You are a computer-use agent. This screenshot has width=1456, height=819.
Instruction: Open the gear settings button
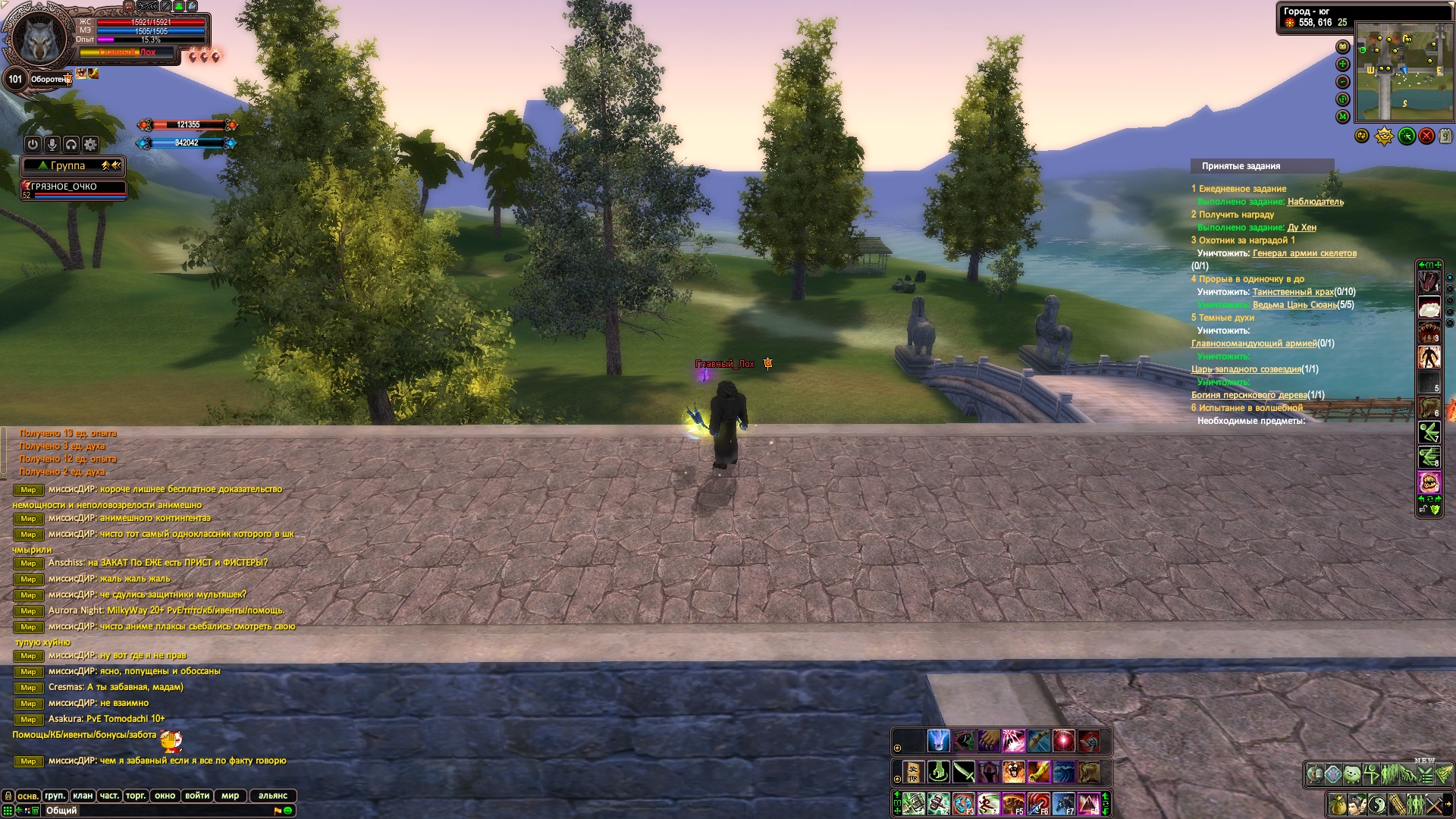pyautogui.click(x=90, y=144)
